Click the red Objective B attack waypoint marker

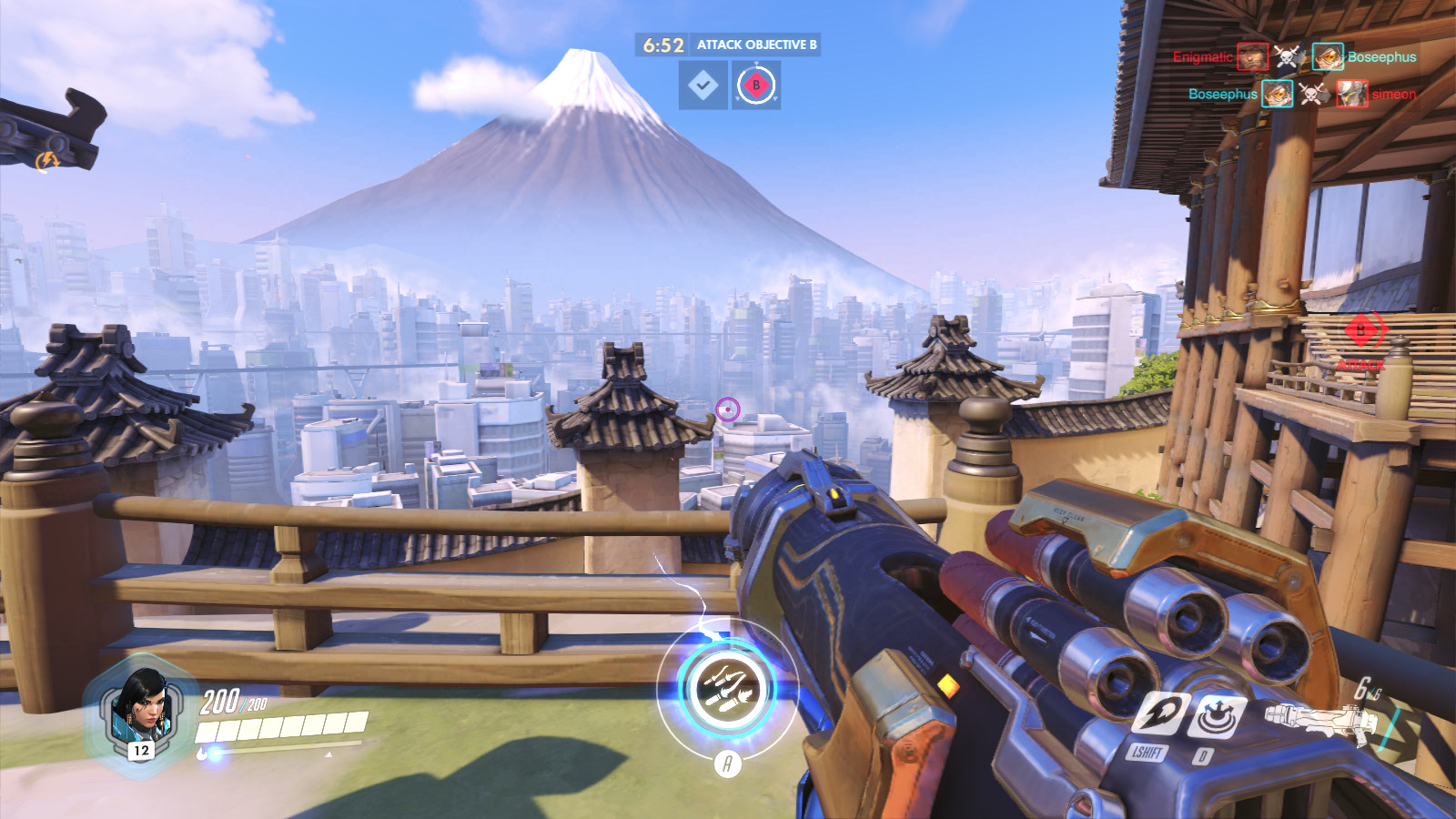(1361, 330)
